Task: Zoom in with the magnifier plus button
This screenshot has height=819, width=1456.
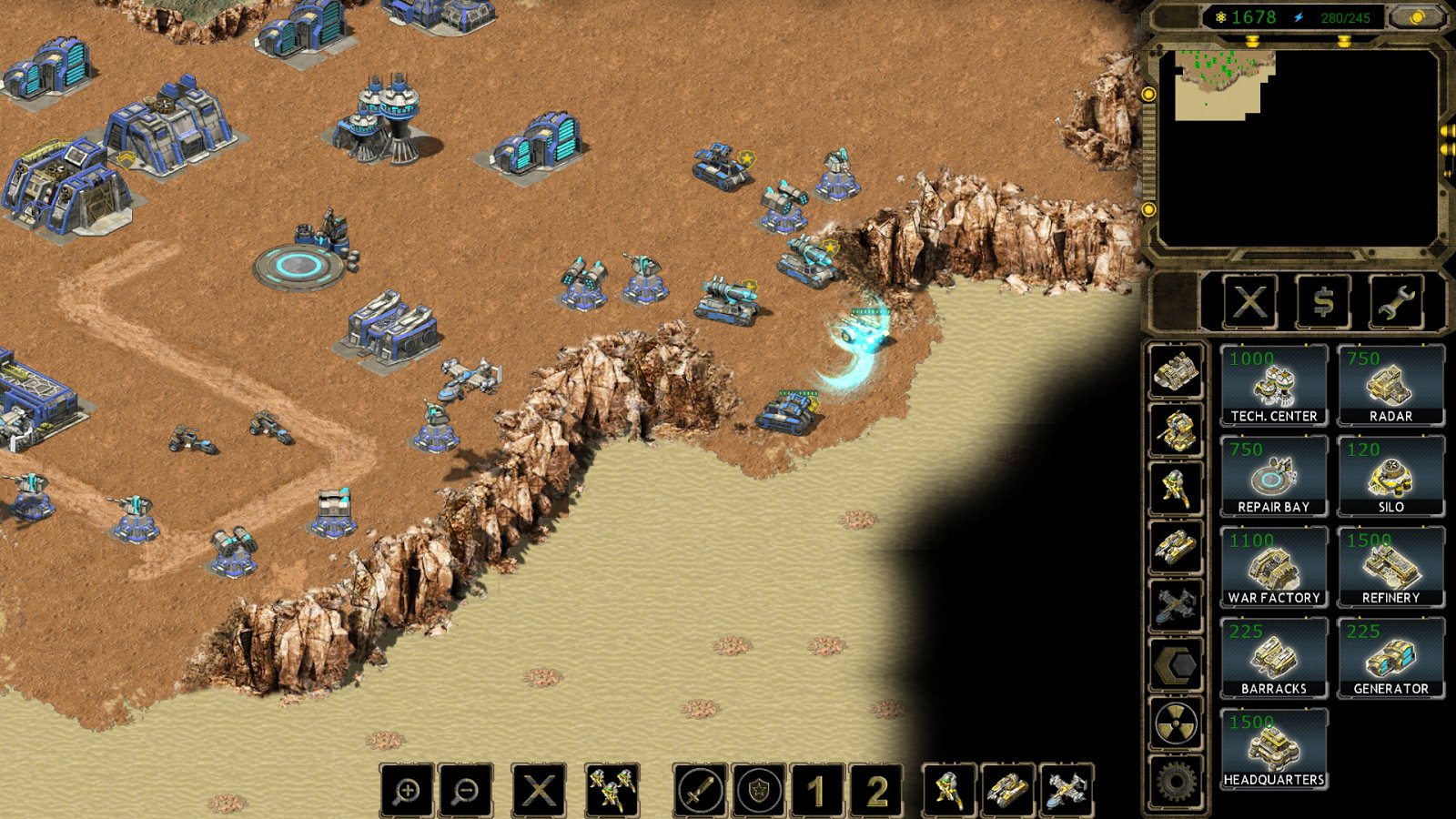Action: click(407, 790)
